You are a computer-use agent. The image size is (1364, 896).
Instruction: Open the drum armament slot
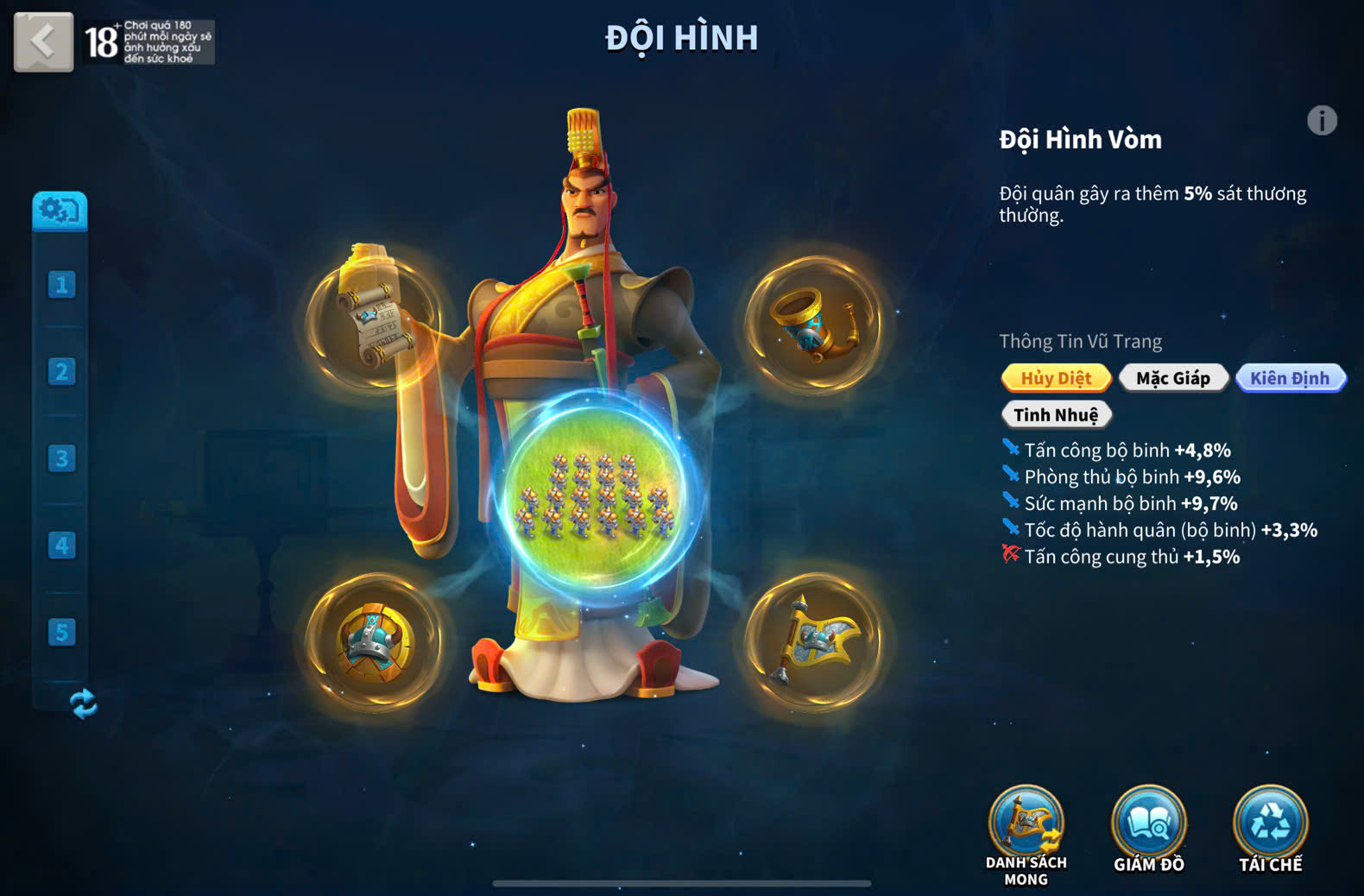click(376, 642)
